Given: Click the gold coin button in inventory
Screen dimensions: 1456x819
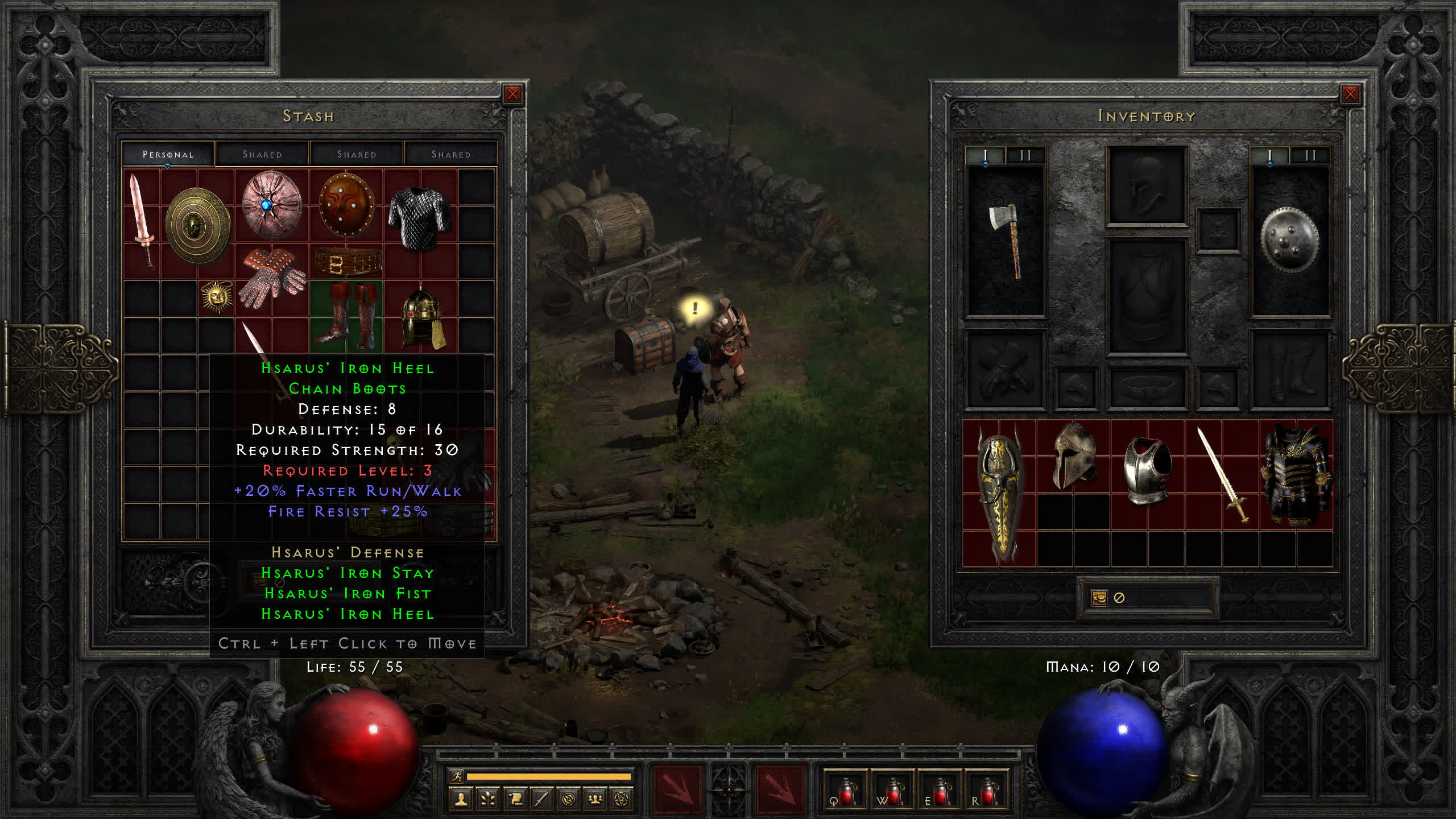Looking at the screenshot, I should point(1099,598).
